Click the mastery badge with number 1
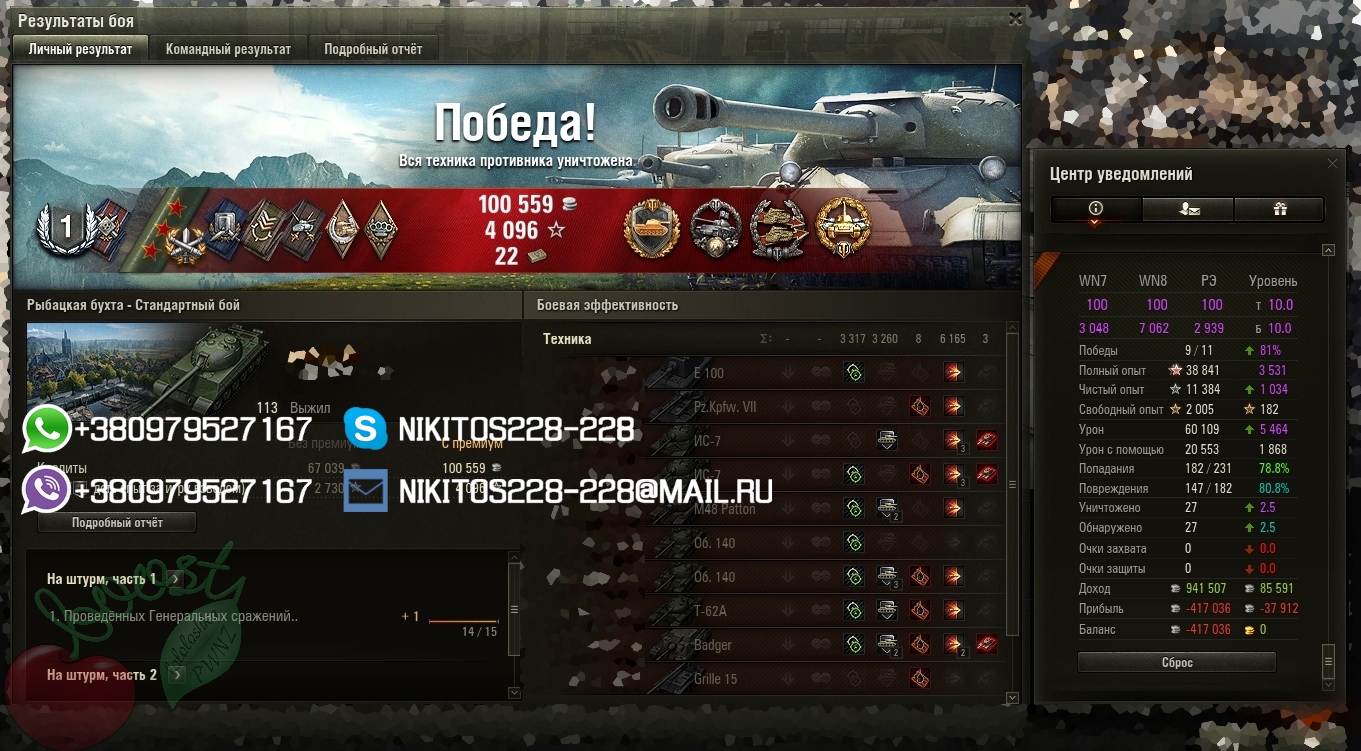Viewport: 1361px width, 751px height. [x=66, y=227]
